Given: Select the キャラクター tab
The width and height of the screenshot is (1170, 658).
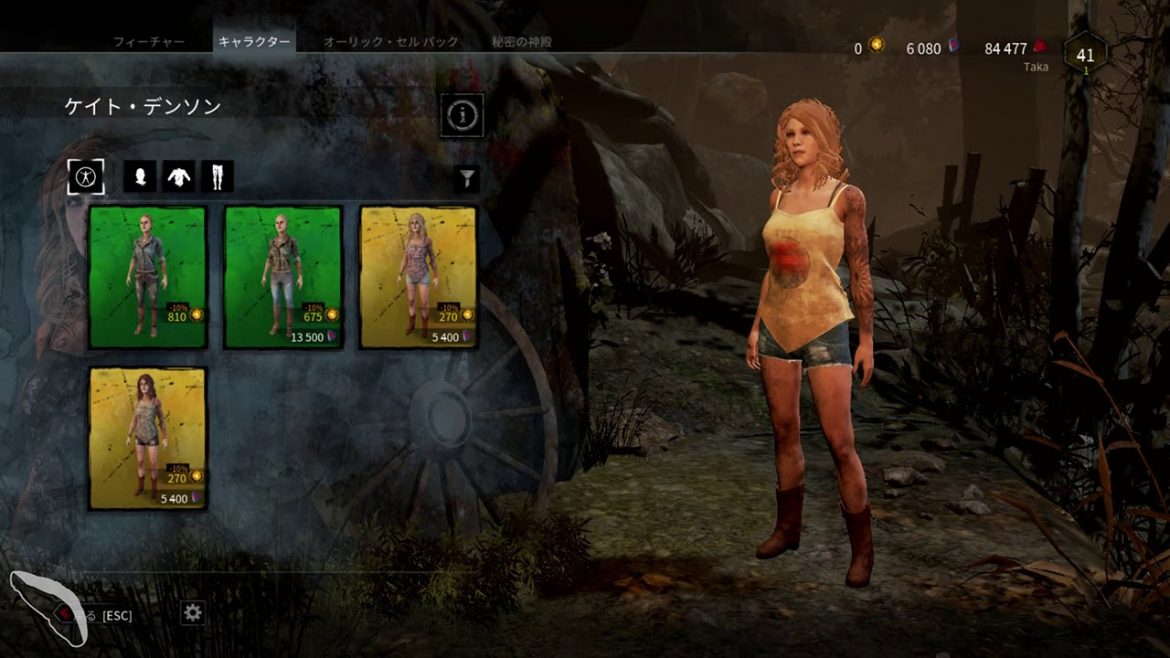Looking at the screenshot, I should coord(255,42).
